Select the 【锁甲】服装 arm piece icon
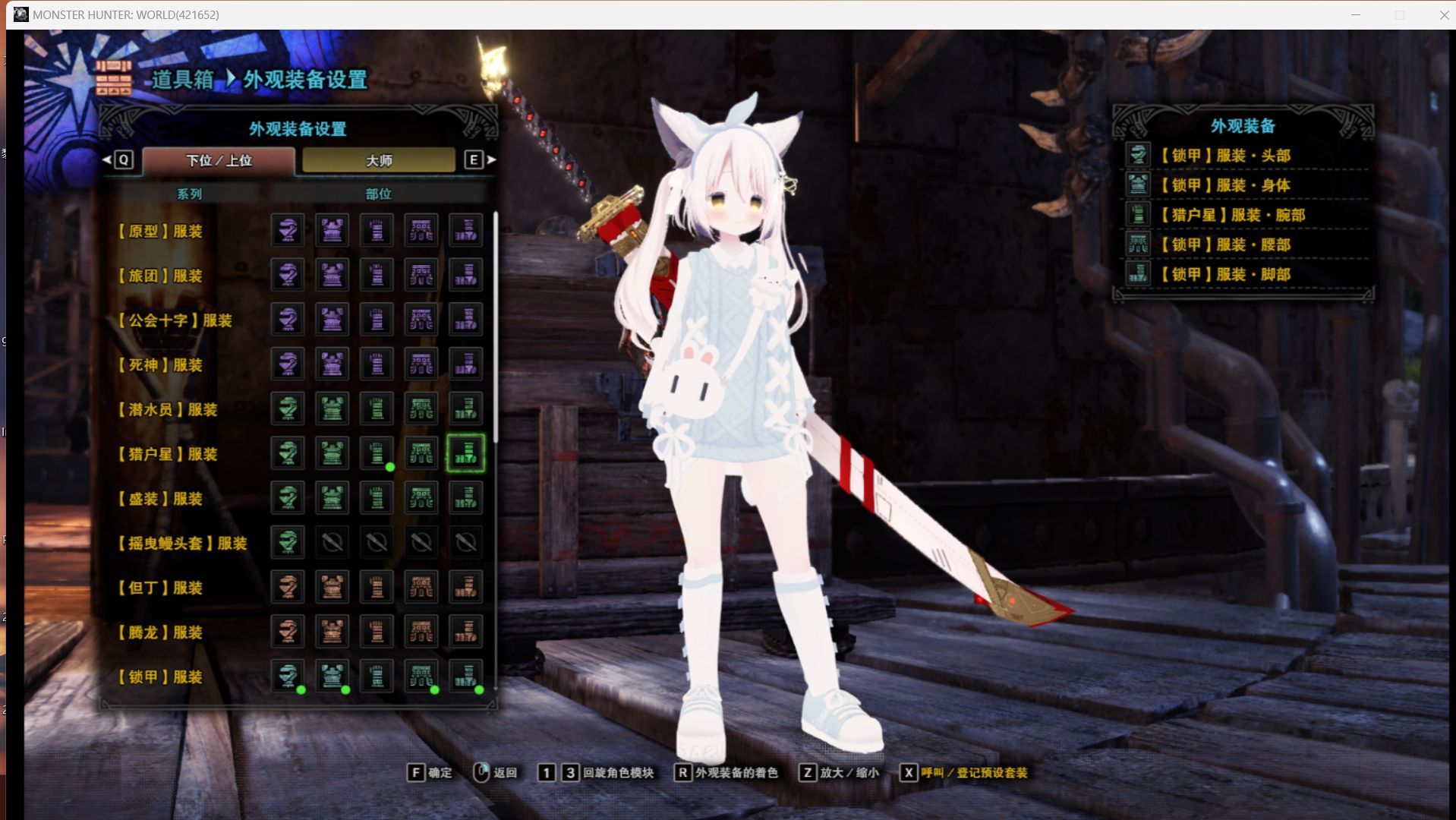This screenshot has height=820, width=1456. [x=377, y=676]
